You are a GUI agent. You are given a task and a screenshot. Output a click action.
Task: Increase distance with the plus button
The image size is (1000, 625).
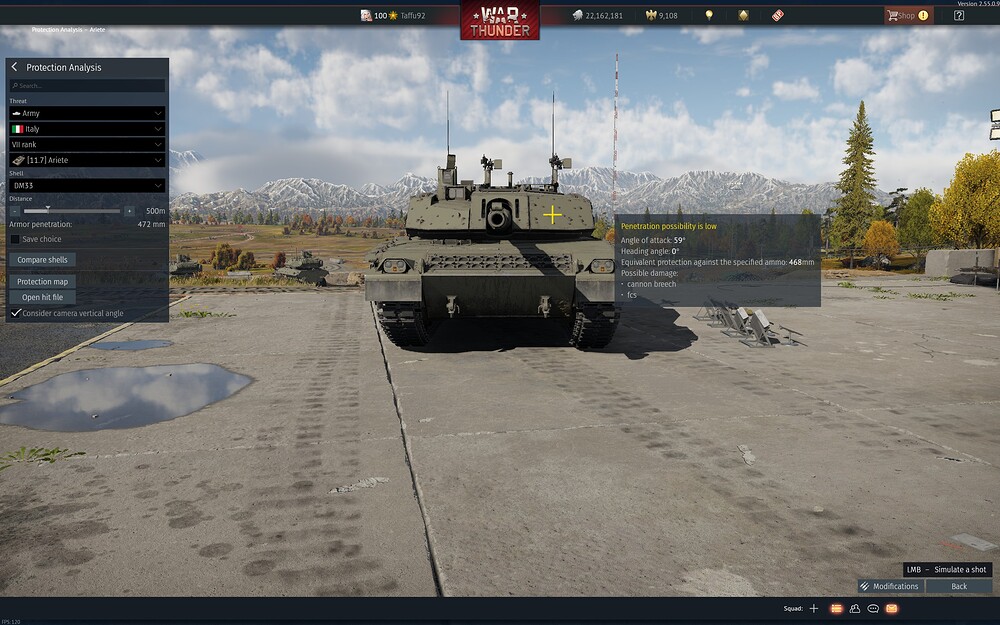[129, 211]
